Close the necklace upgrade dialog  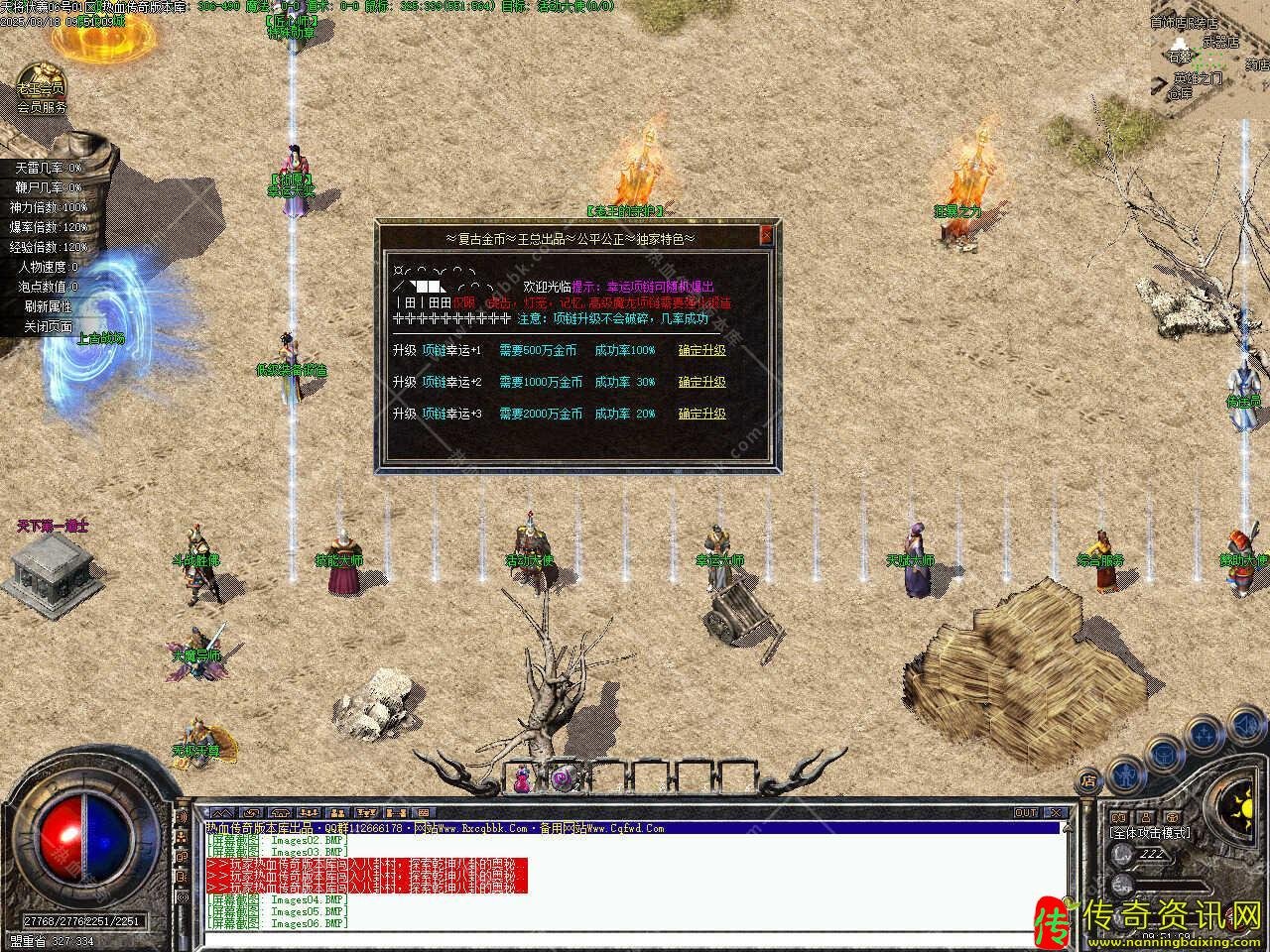(x=765, y=235)
